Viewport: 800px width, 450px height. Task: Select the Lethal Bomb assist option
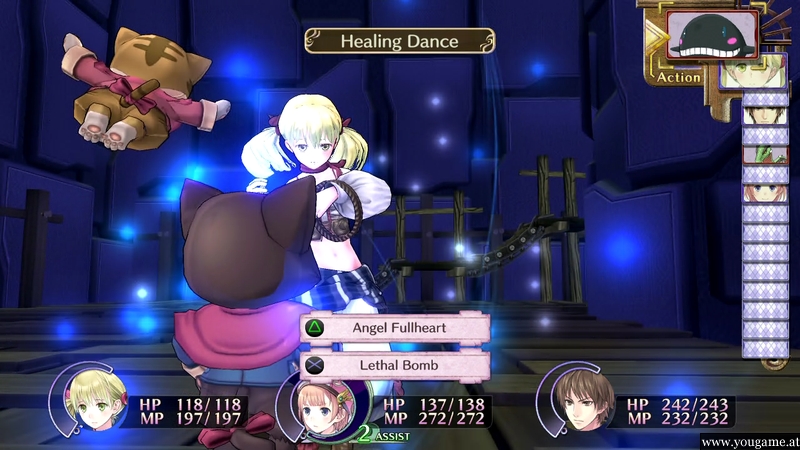click(x=395, y=366)
